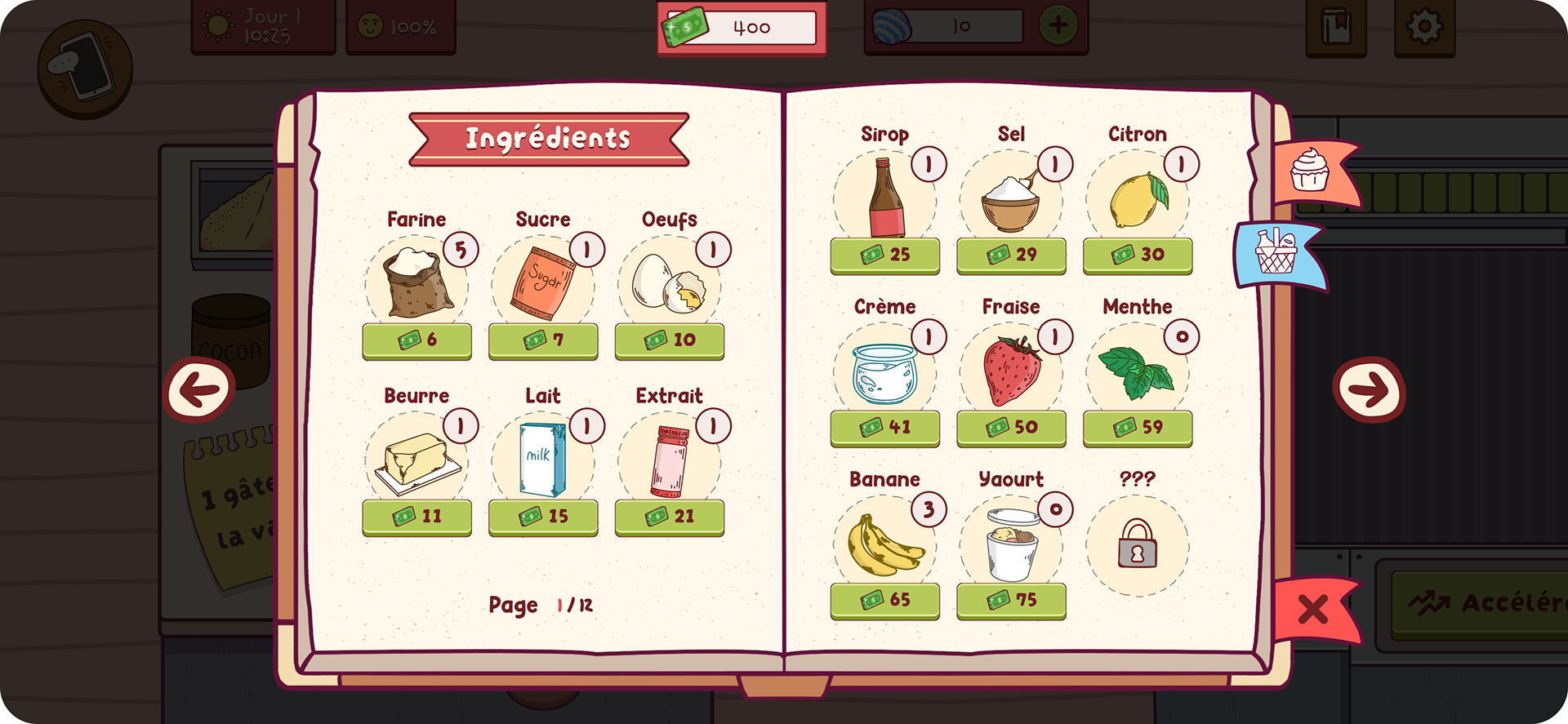Purchase Oeufs for 10 coins

pos(670,340)
